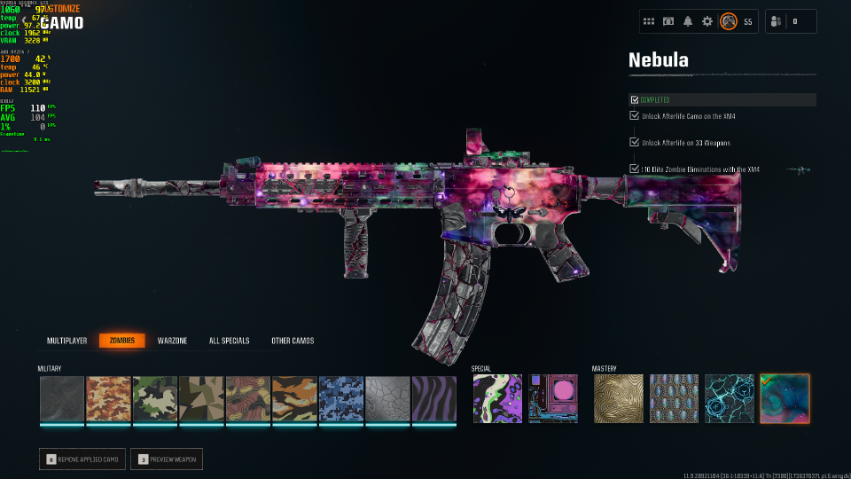
Task: Open the notifications bell
Action: [x=688, y=21]
